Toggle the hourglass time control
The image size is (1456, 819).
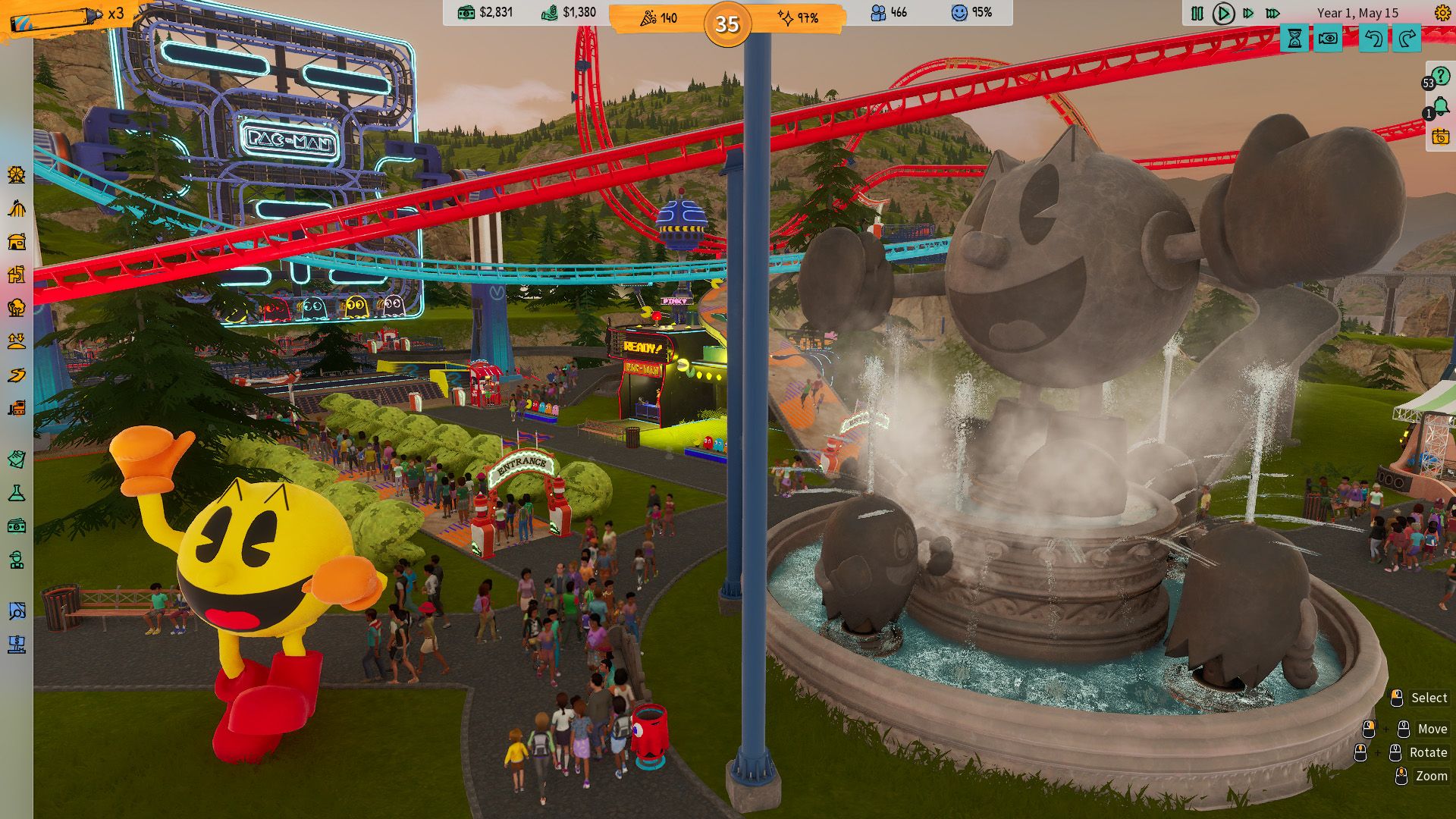coord(1294,36)
